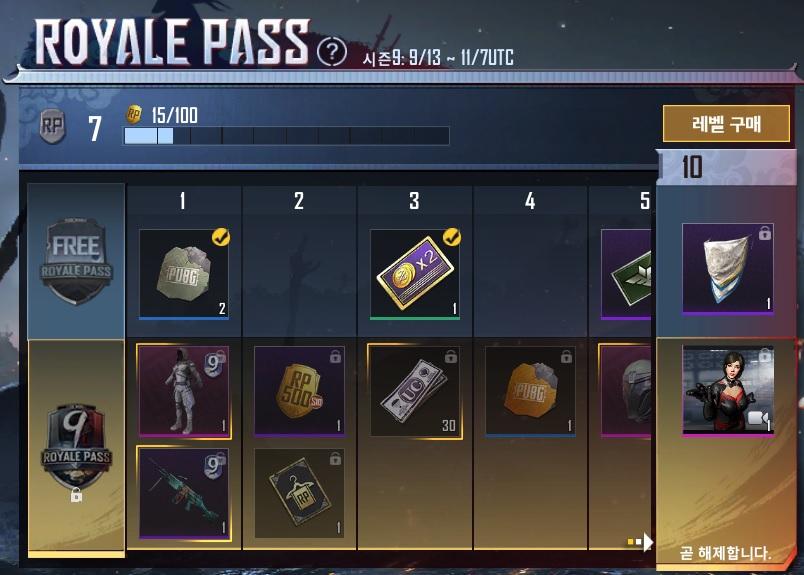View the level 1 rifle skin reward

(x=183, y=492)
